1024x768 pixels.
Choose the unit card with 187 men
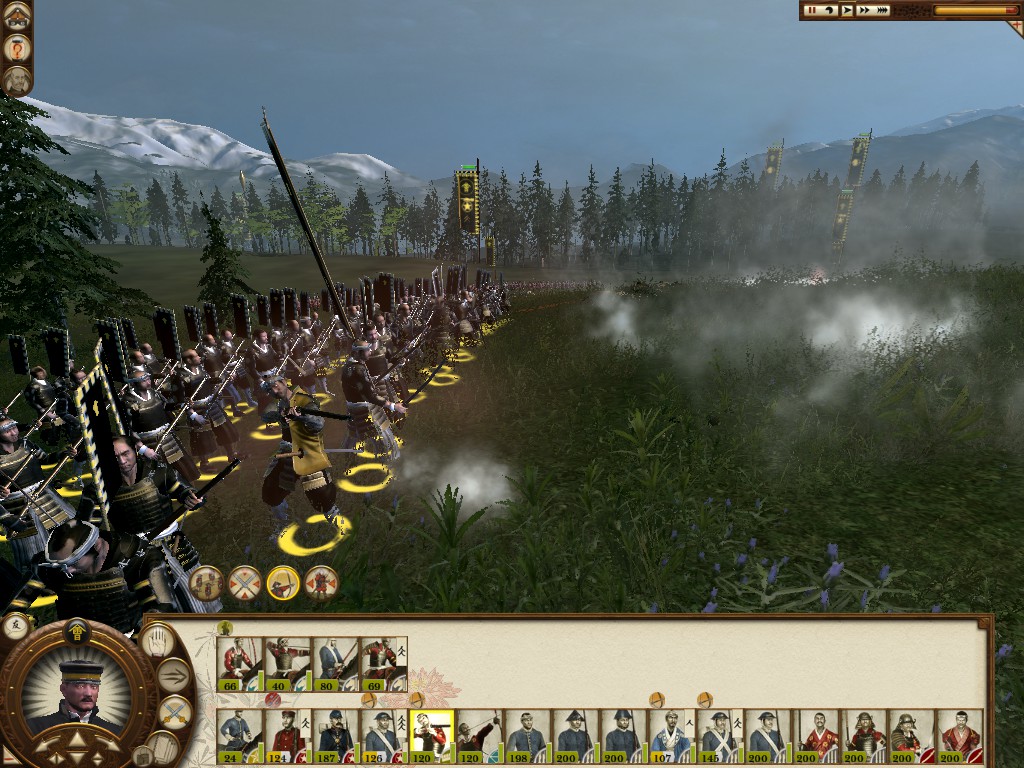(x=336, y=736)
